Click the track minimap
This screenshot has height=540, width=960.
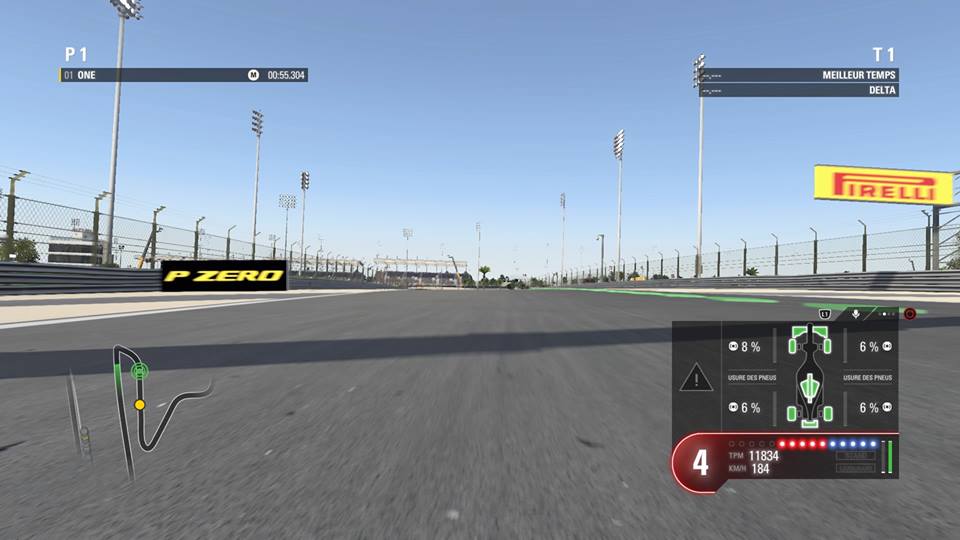[150, 405]
